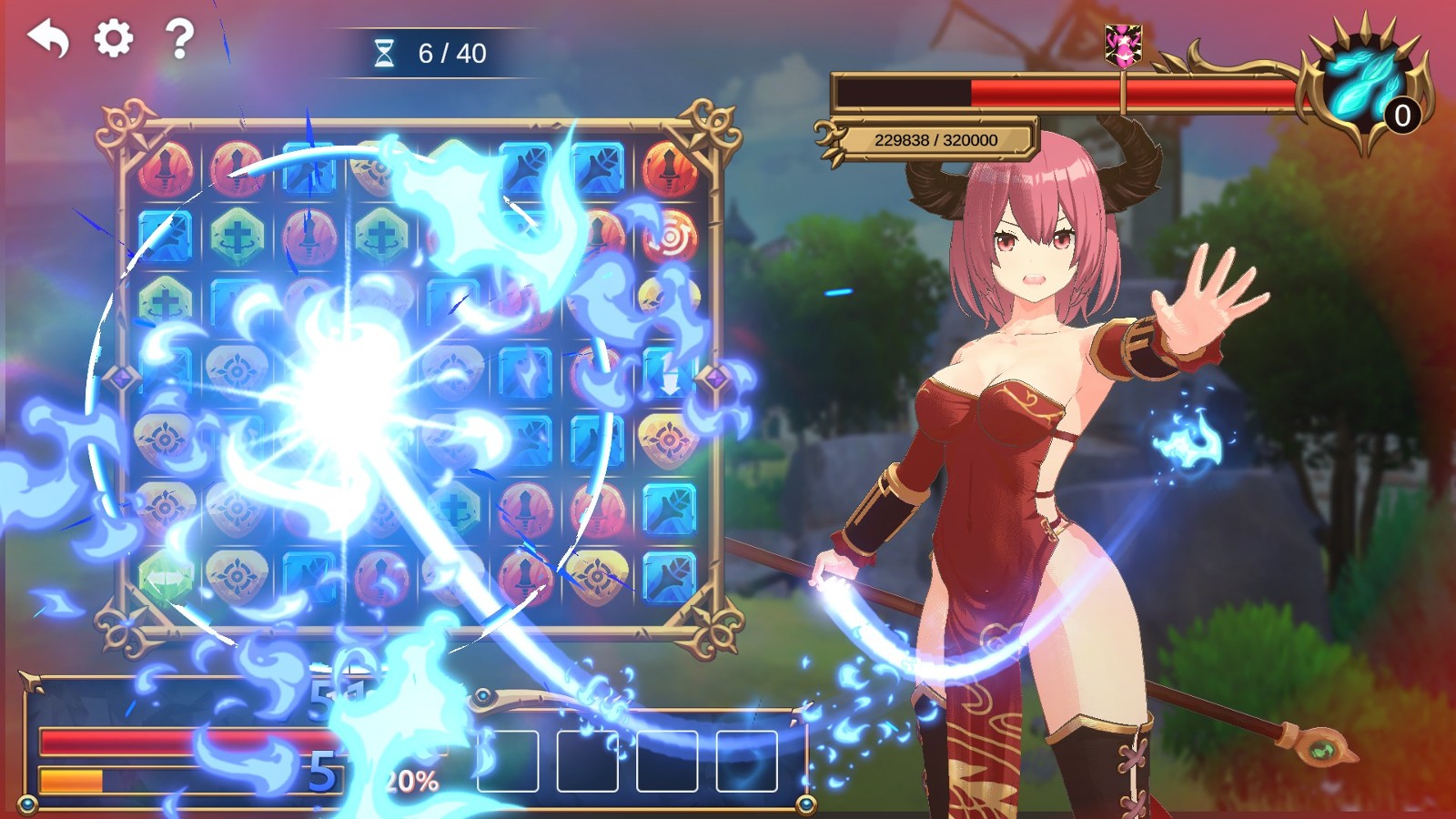Screen dimensions: 1456x819
Task: Open settings with the gear icon
Action: pyautogui.click(x=114, y=38)
